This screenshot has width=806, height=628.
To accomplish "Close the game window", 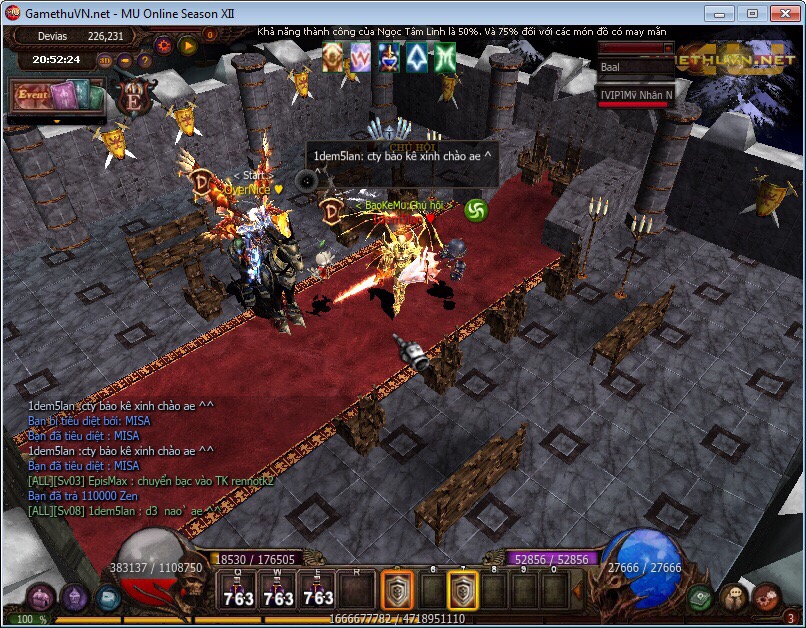I will tap(779, 13).
